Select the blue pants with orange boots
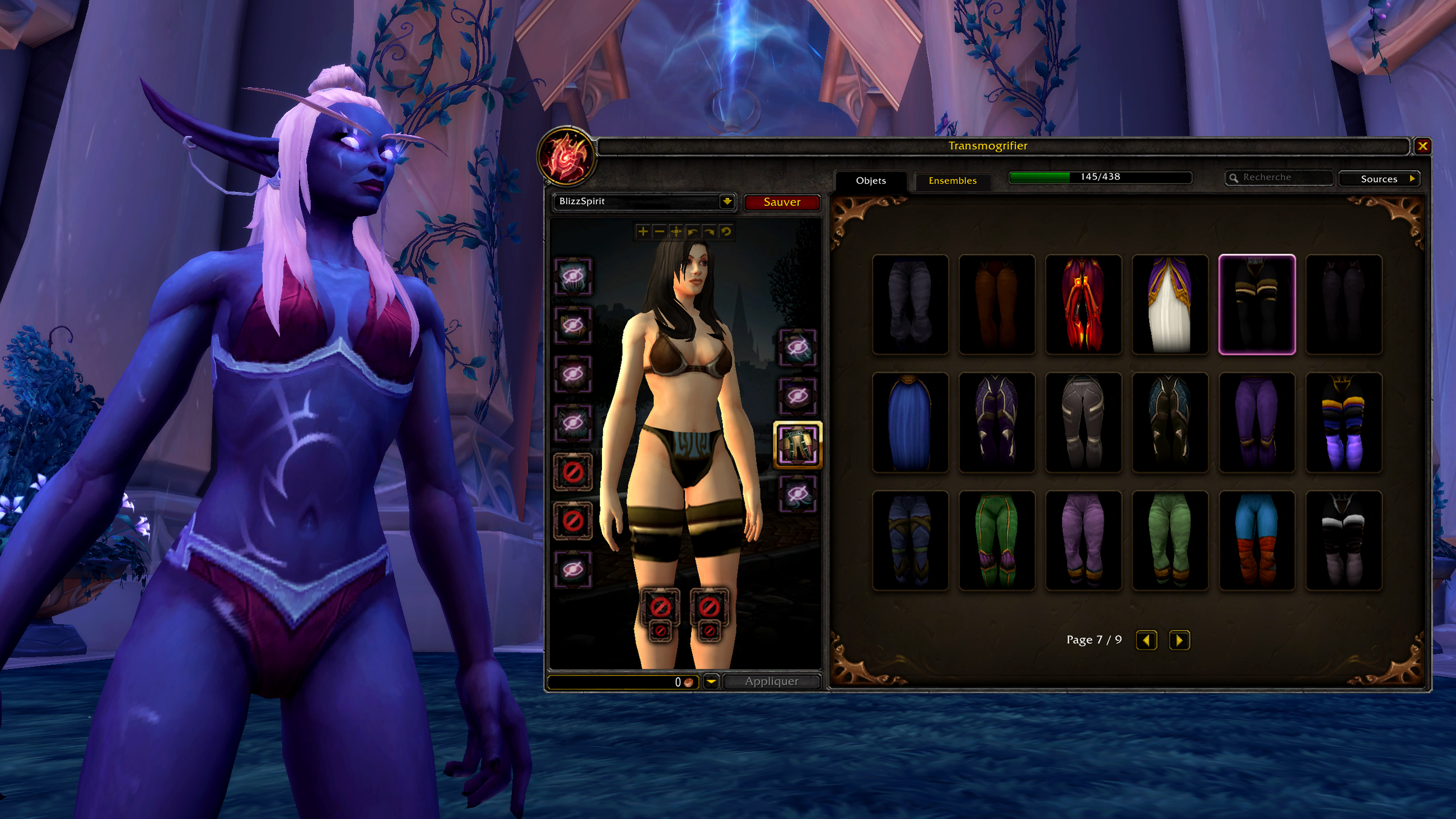The image size is (1456, 819). click(x=1257, y=540)
